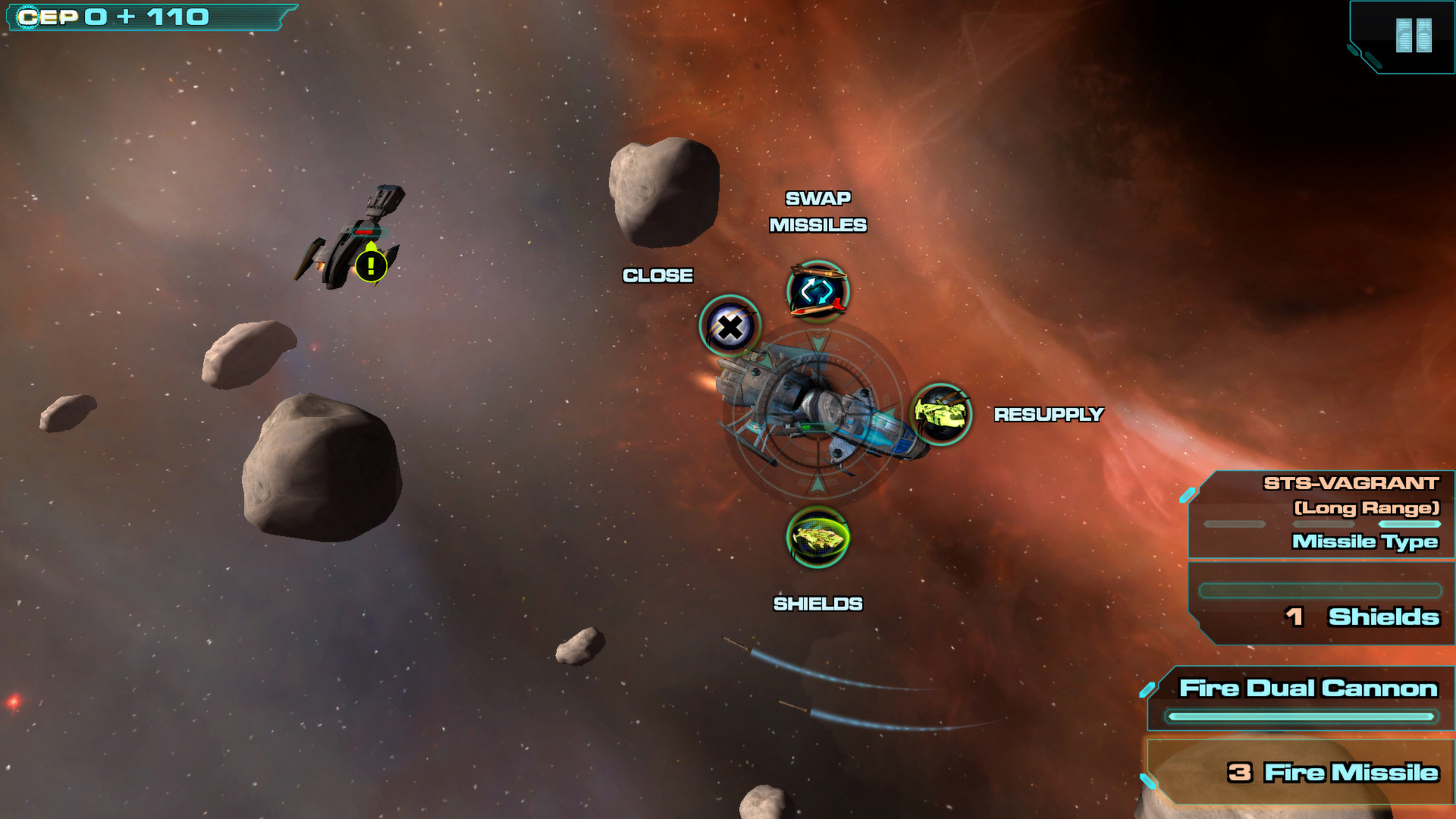Select the middle missile type indicator
Viewport: 1456px width, 819px height.
coord(1323,522)
